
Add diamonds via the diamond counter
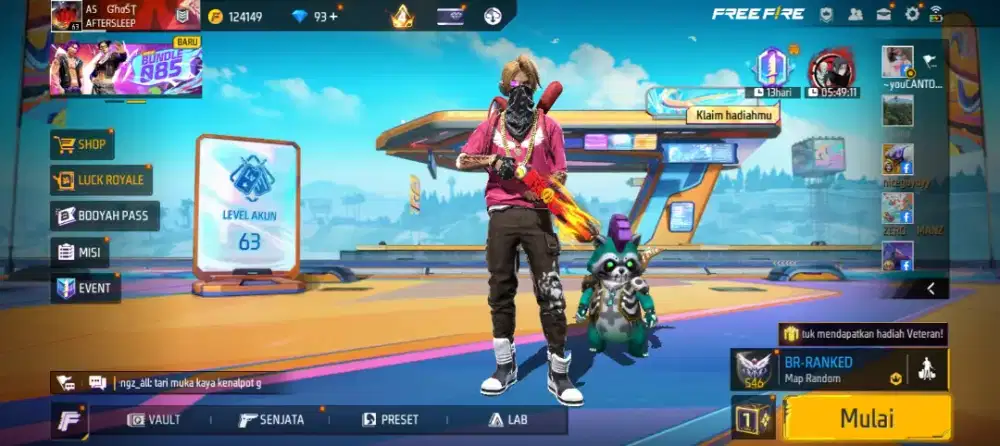tap(313, 16)
